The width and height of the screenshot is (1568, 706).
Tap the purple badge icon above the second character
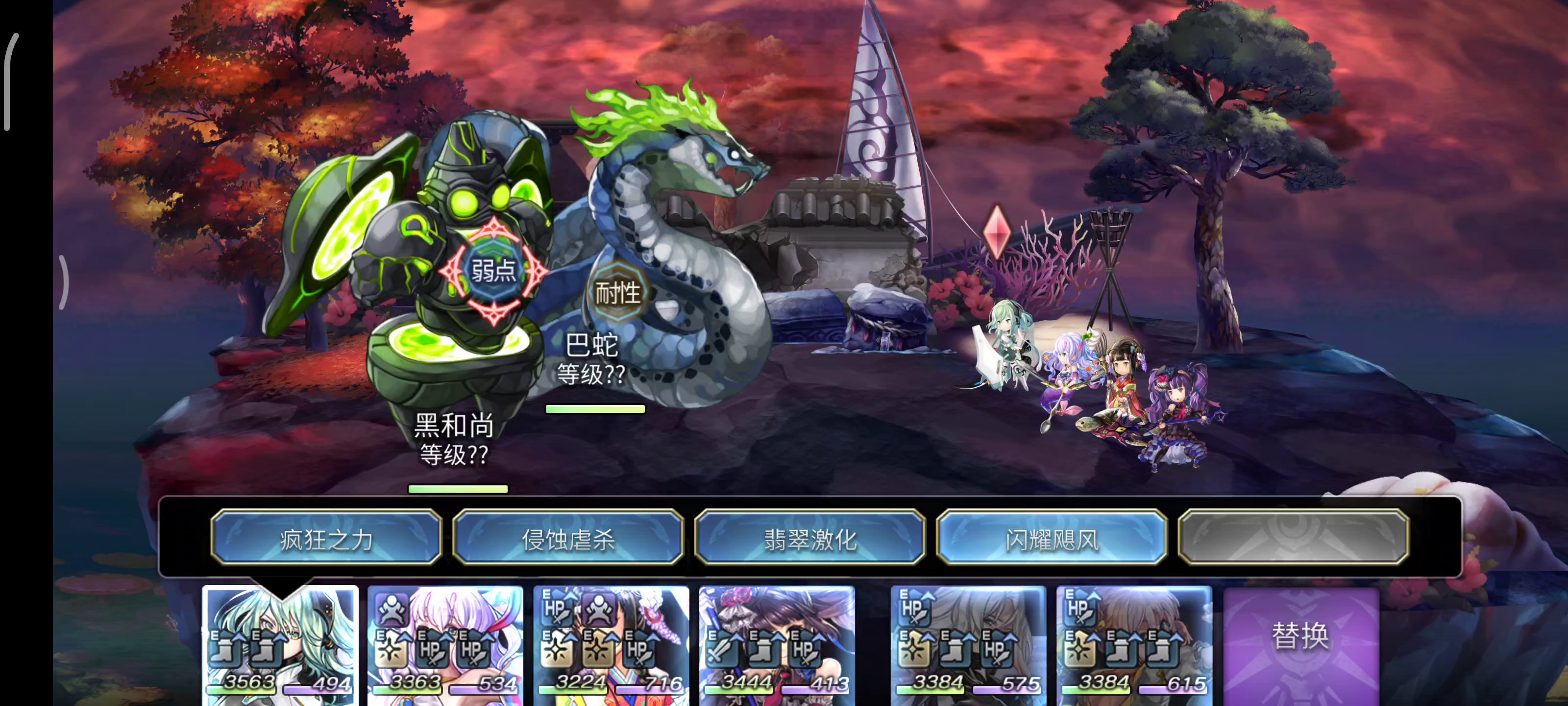392,610
